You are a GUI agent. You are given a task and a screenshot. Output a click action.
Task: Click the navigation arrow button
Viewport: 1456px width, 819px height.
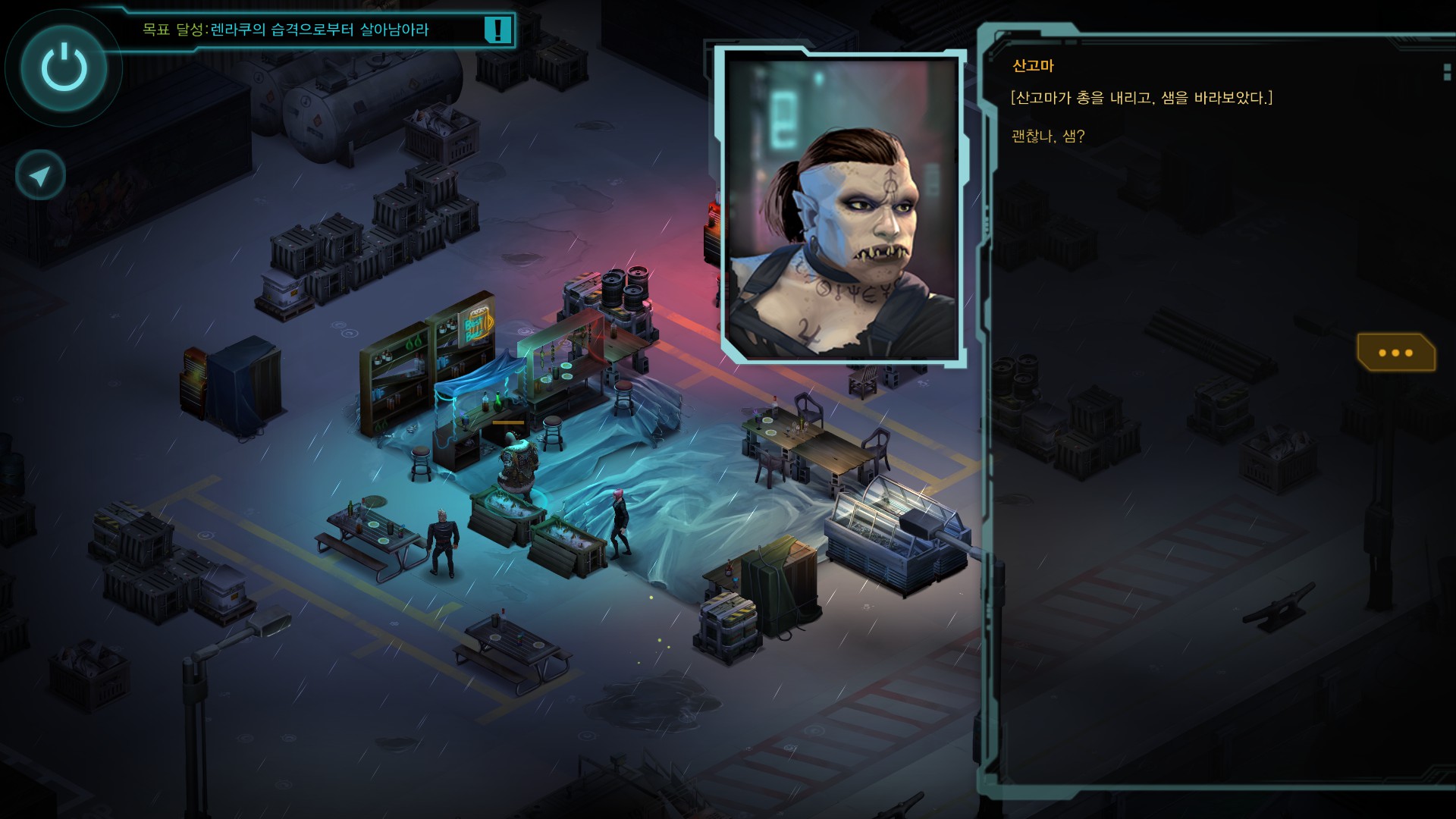pyautogui.click(x=40, y=176)
